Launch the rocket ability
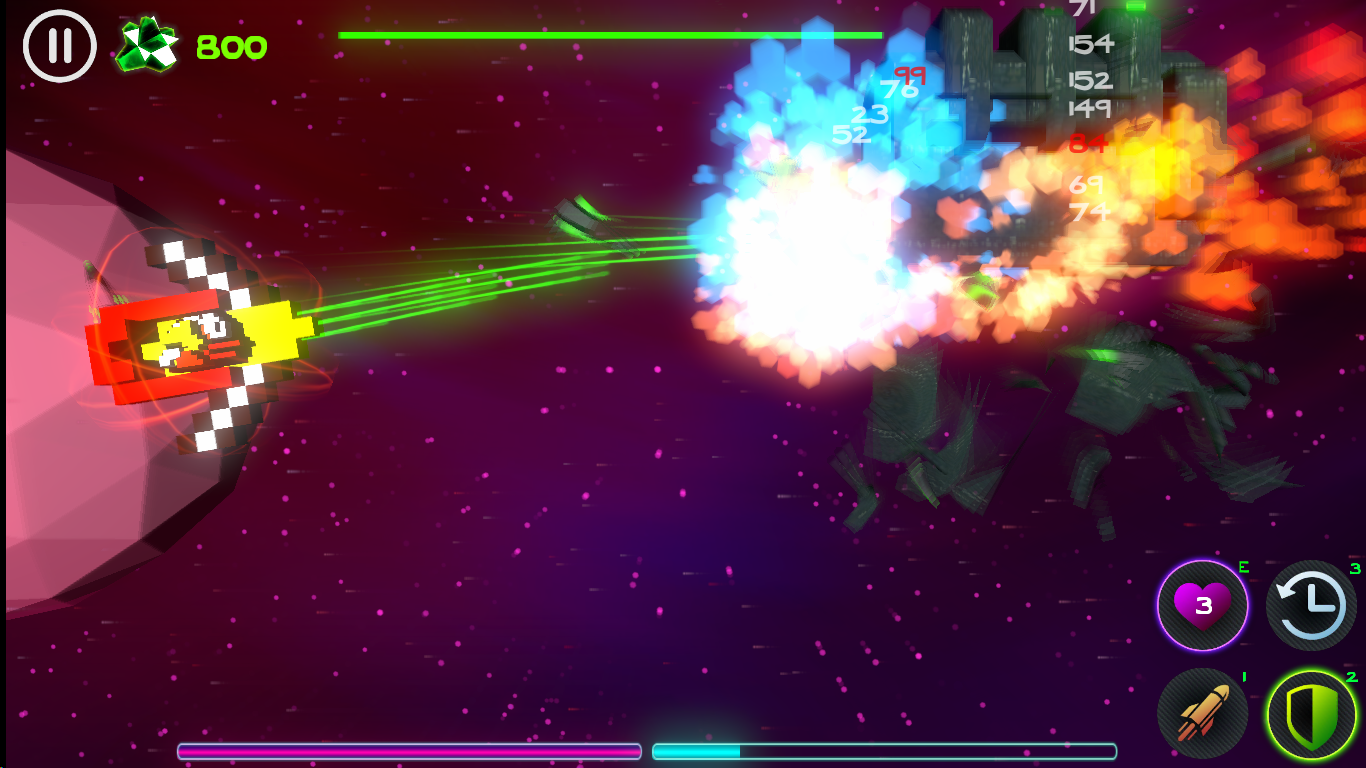Viewport: 1366px width, 768px height. point(1202,714)
